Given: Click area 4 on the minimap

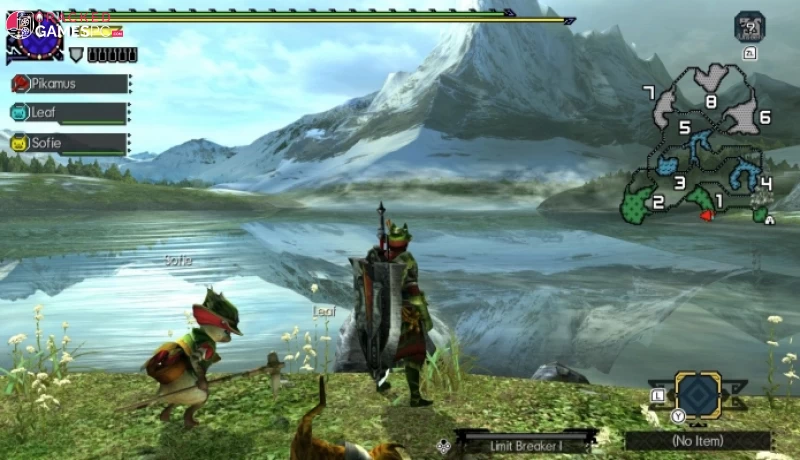Looking at the screenshot, I should pyautogui.click(x=766, y=183).
